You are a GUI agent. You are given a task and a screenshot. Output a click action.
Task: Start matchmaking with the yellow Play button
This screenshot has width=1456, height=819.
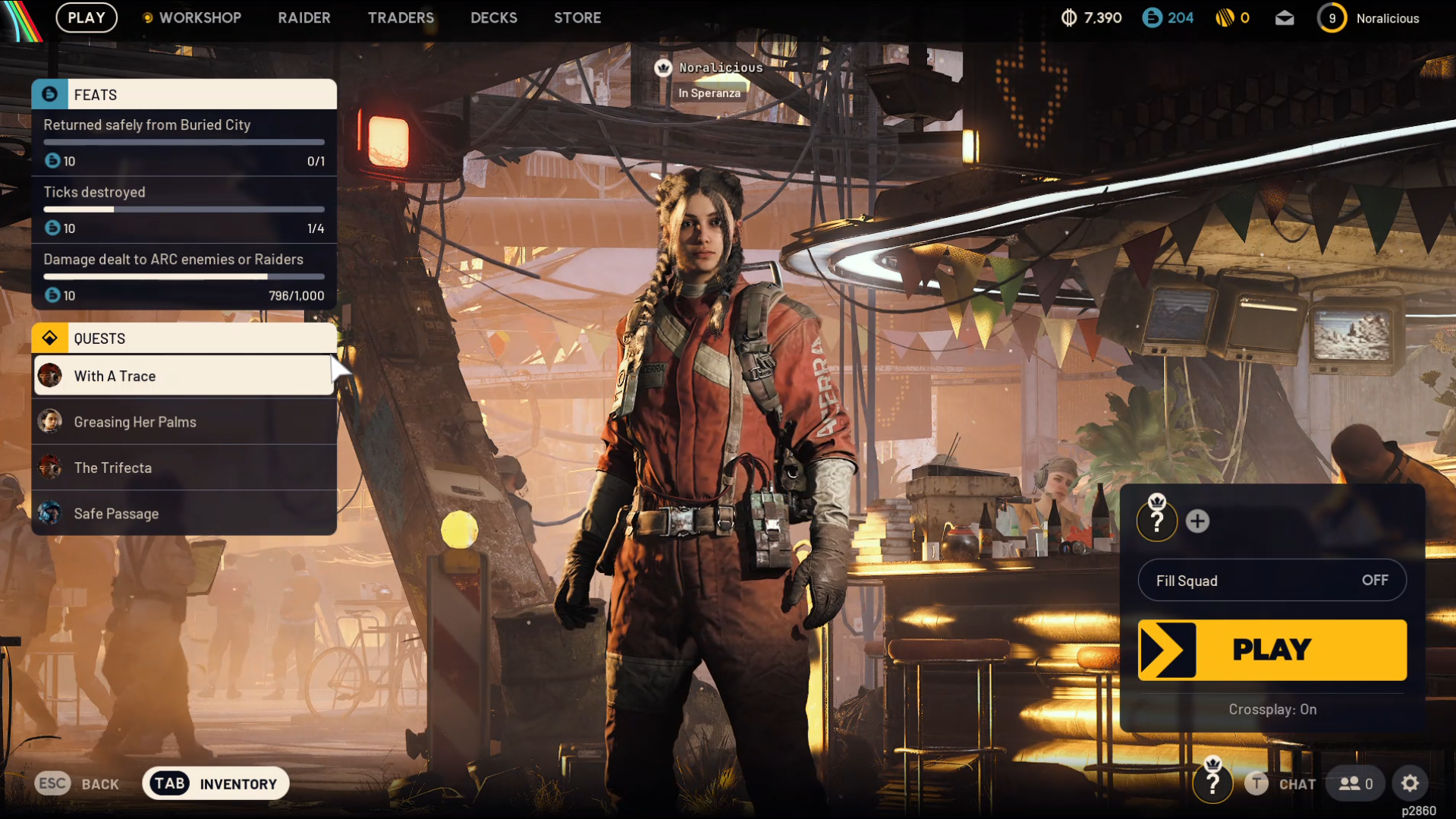(x=1272, y=650)
